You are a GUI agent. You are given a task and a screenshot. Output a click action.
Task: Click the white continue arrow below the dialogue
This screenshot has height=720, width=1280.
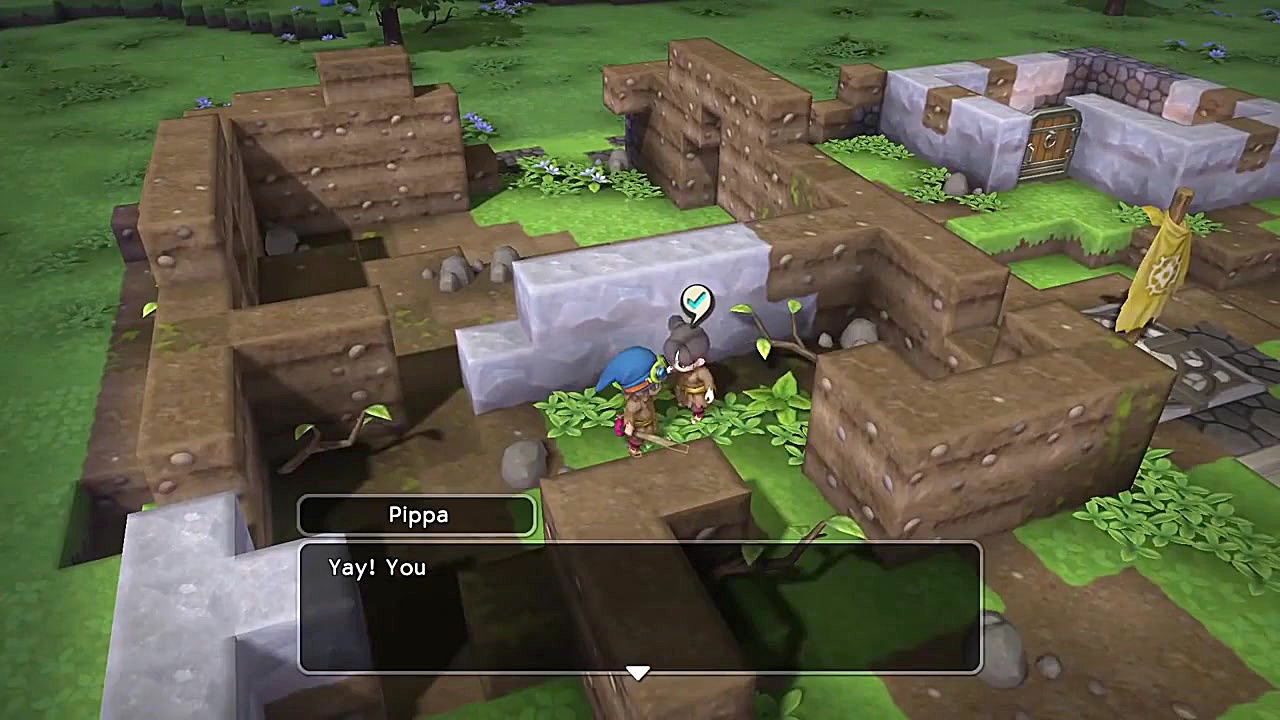pos(638,672)
